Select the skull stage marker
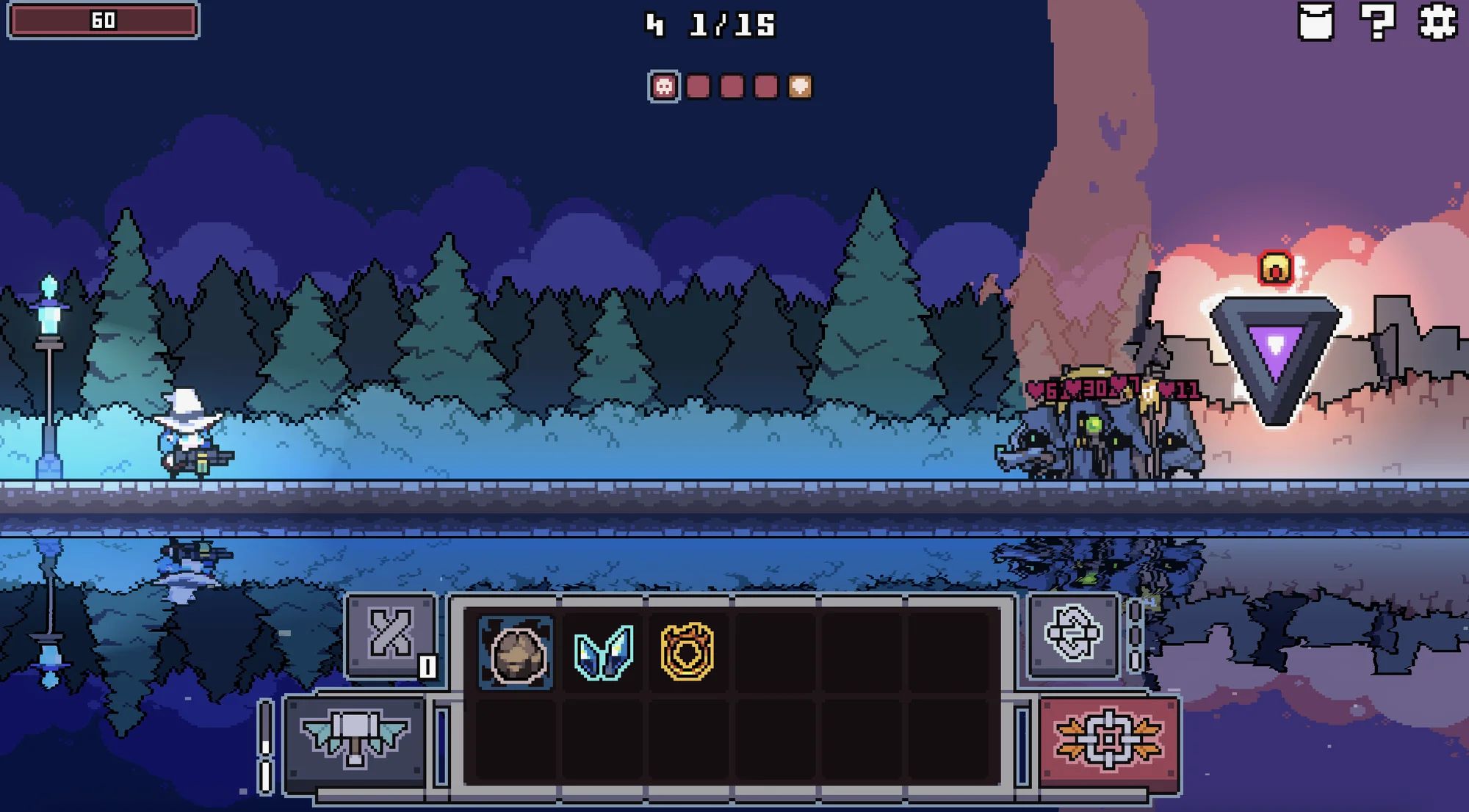This screenshot has height=812, width=1469. [664, 87]
